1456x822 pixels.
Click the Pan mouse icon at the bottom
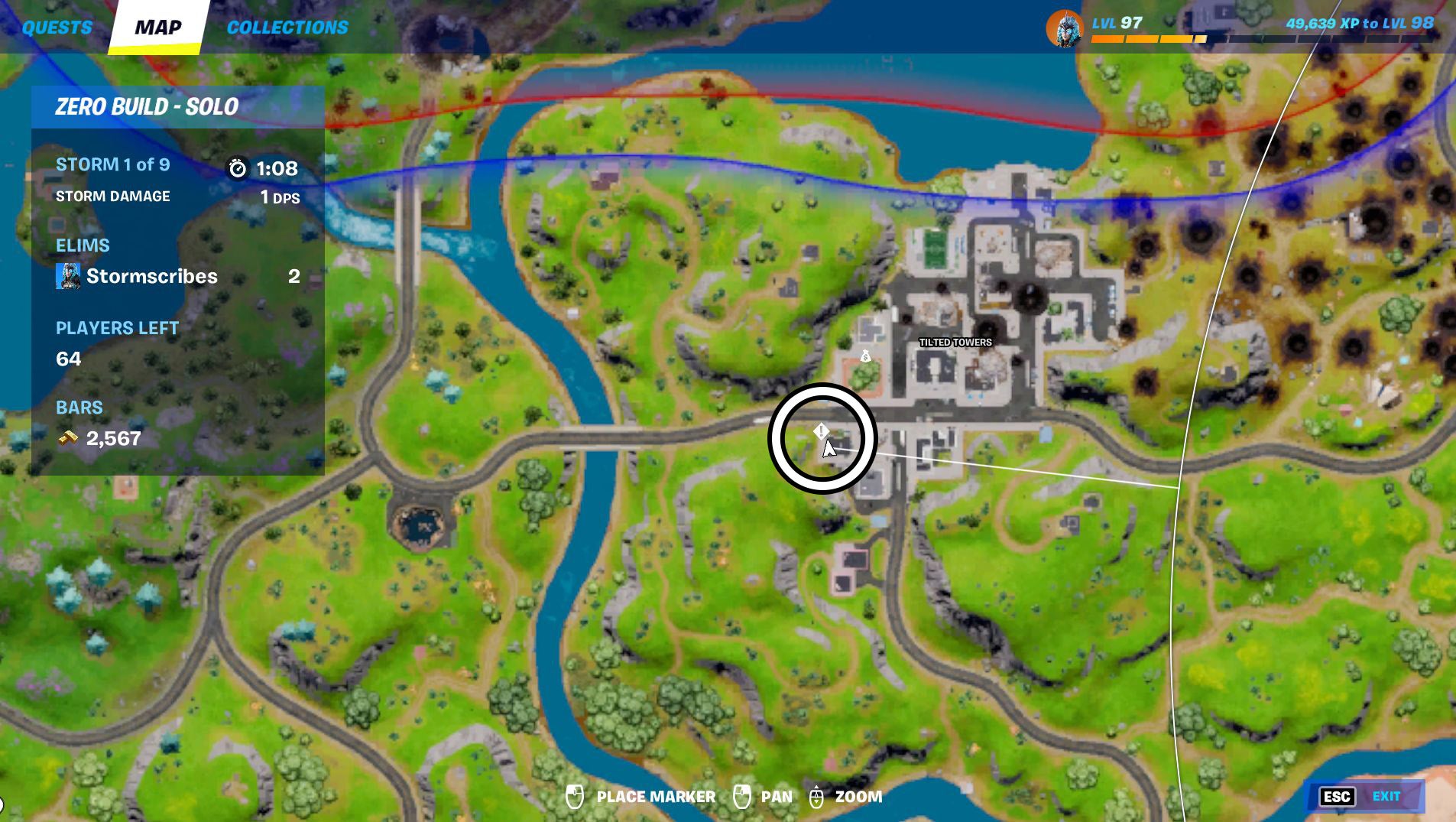pyautogui.click(x=742, y=795)
